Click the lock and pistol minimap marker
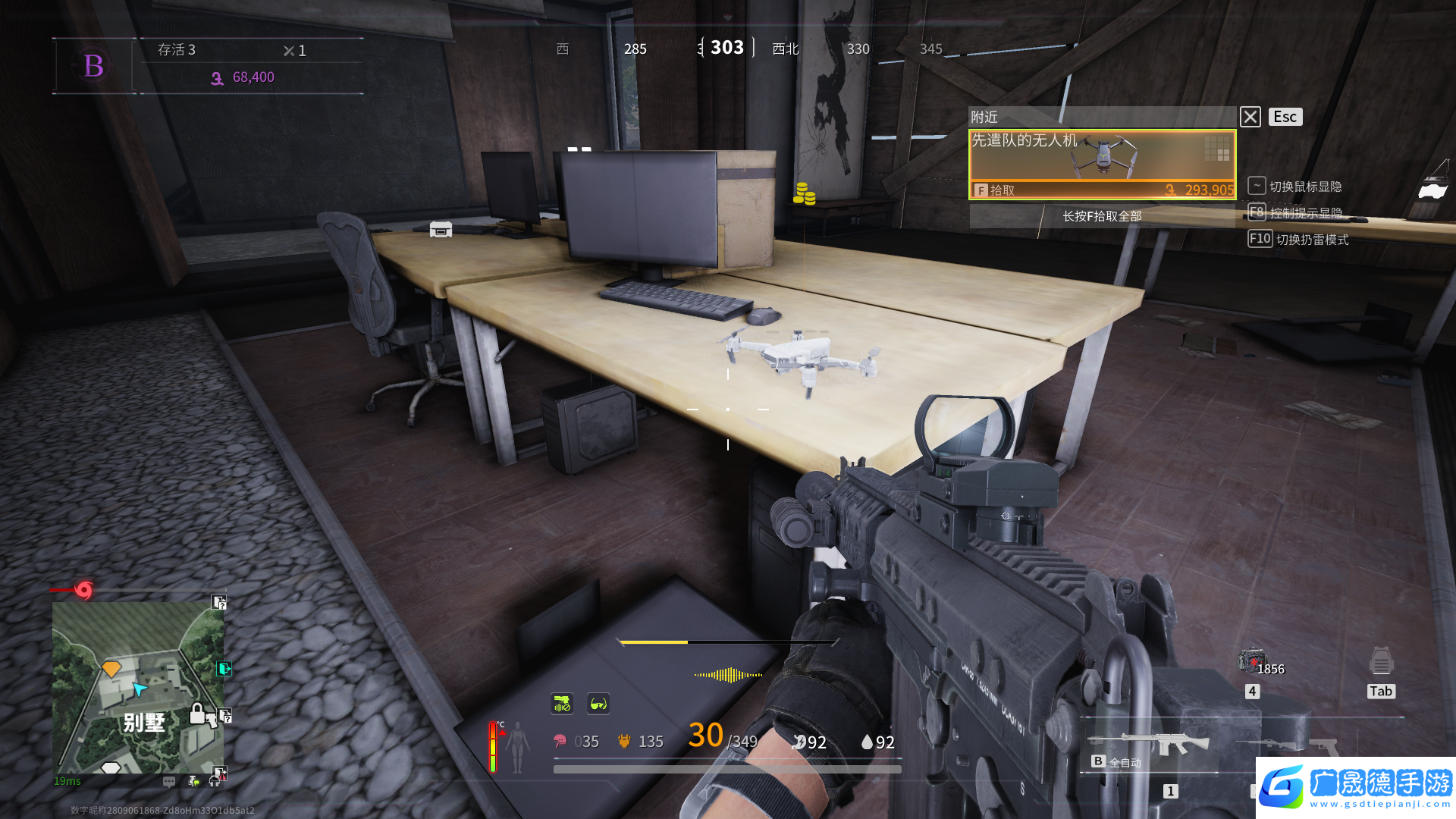This screenshot has height=819, width=1456. 203,714
